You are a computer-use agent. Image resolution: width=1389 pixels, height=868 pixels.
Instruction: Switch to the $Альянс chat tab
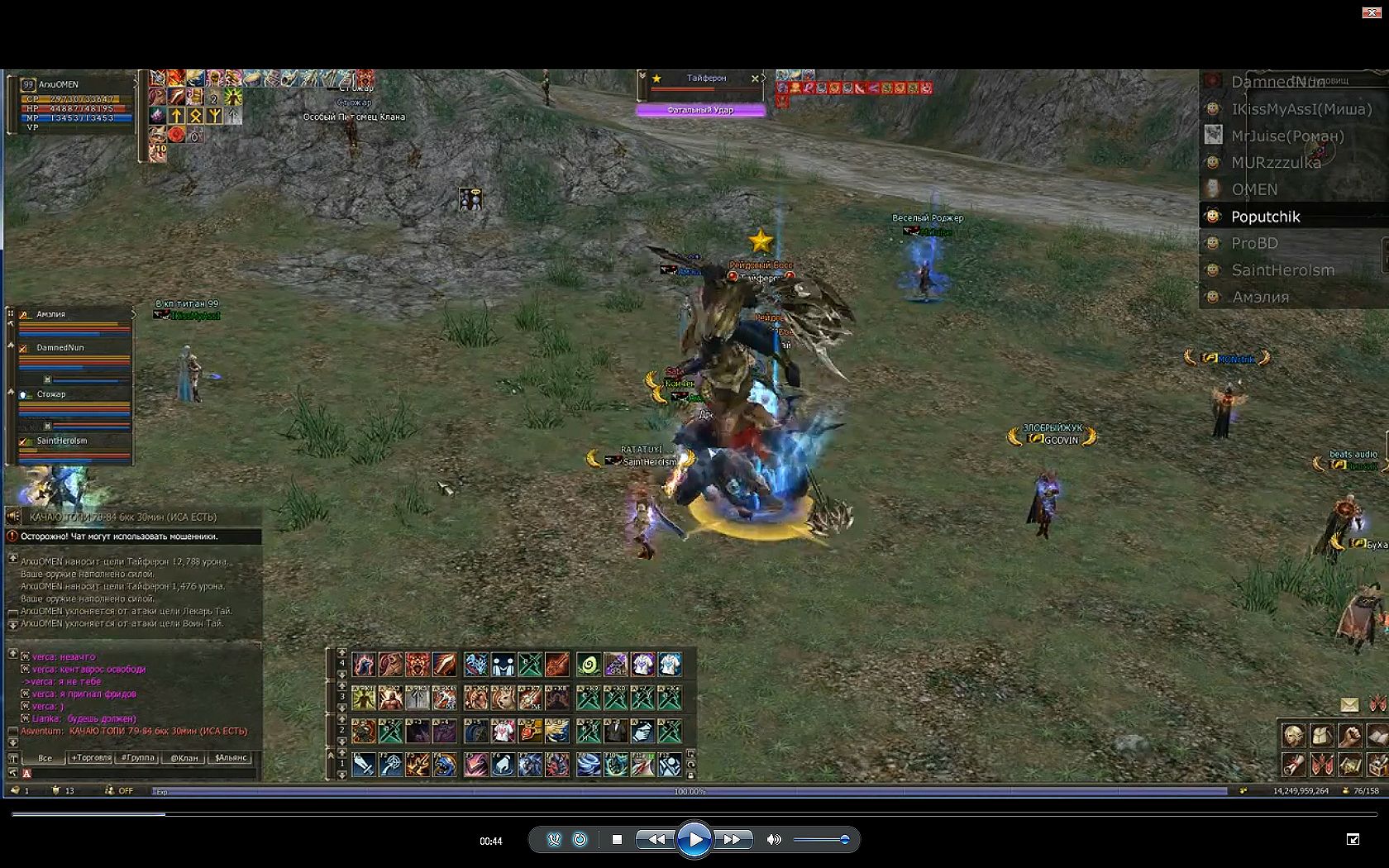coord(231,757)
